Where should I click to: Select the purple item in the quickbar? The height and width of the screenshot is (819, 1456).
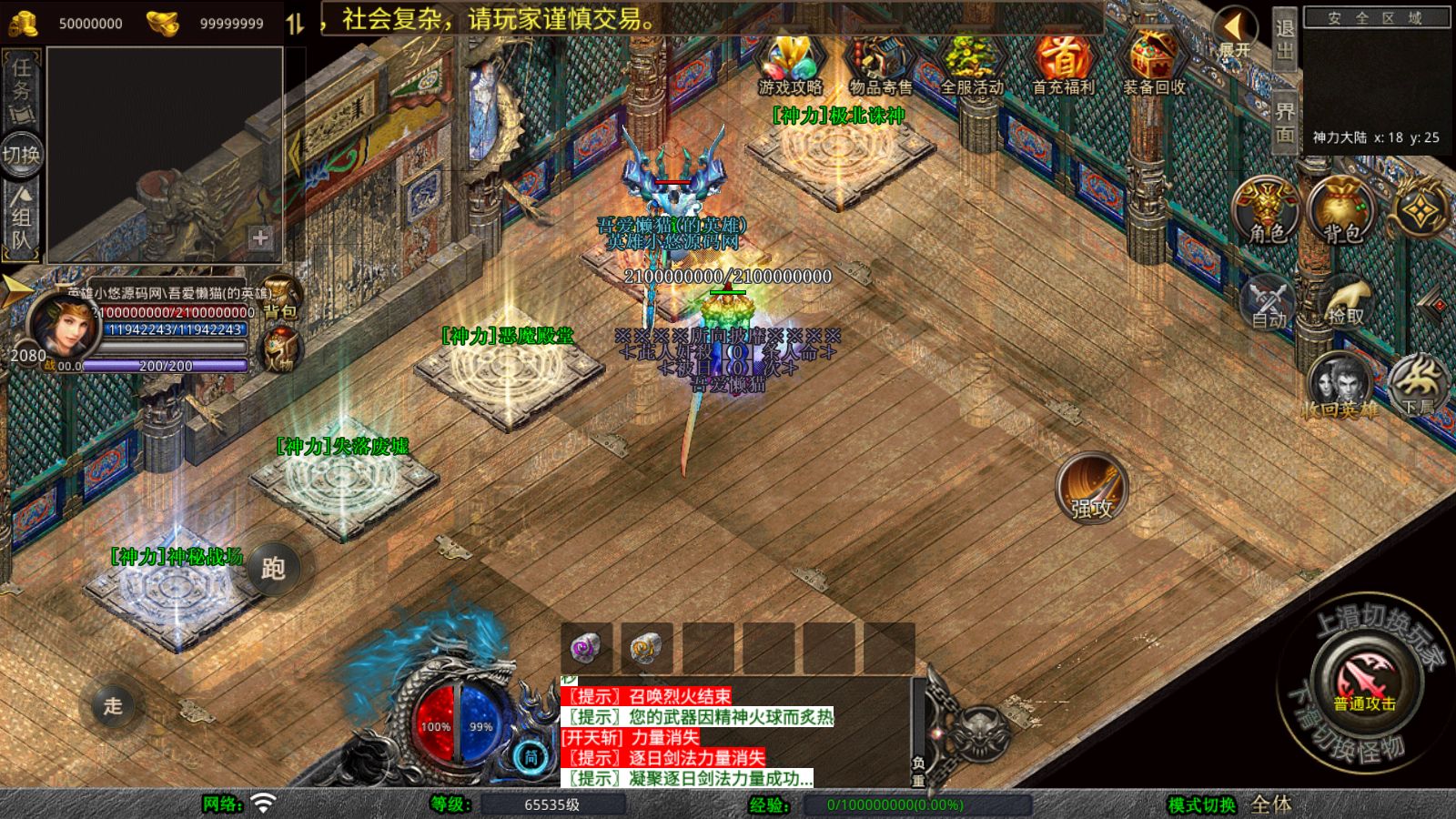tap(587, 648)
